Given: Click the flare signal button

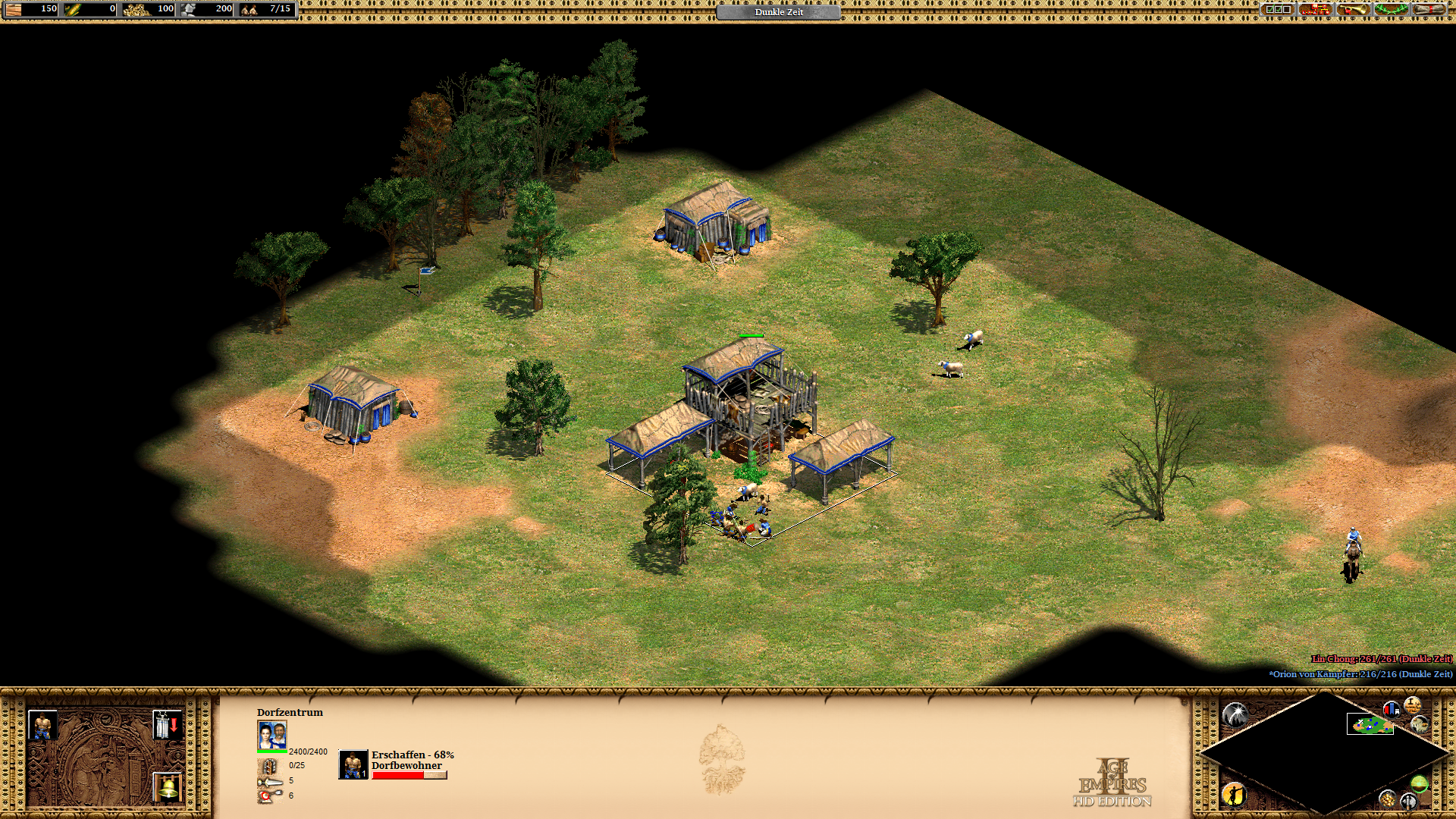Looking at the screenshot, I should [x=1235, y=714].
